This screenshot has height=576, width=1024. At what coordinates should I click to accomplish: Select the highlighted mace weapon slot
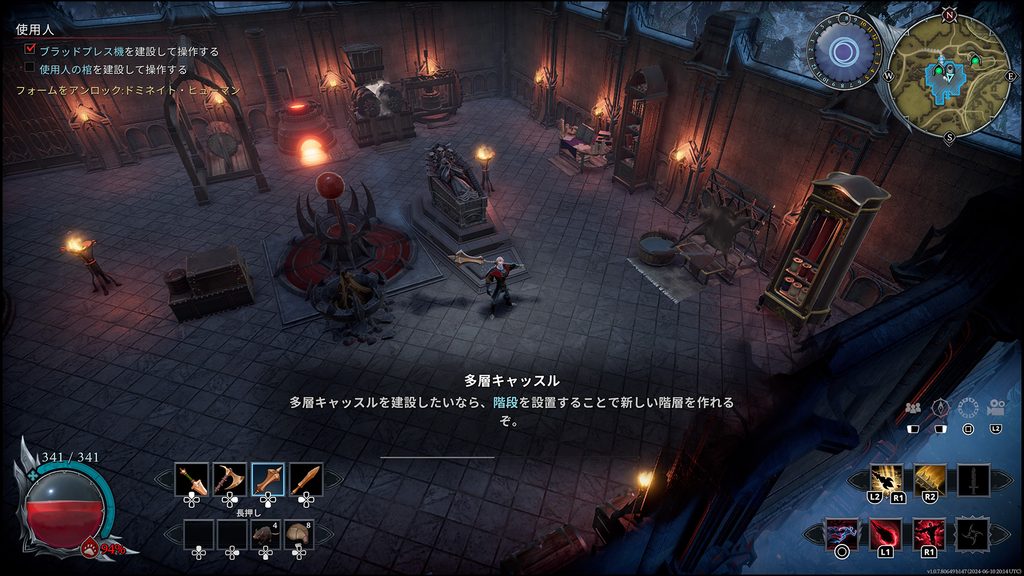click(267, 481)
